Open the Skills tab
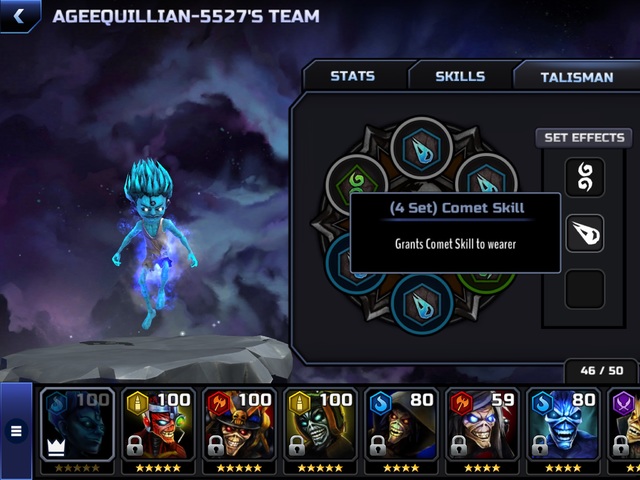This screenshot has height=480, width=640. pos(460,76)
